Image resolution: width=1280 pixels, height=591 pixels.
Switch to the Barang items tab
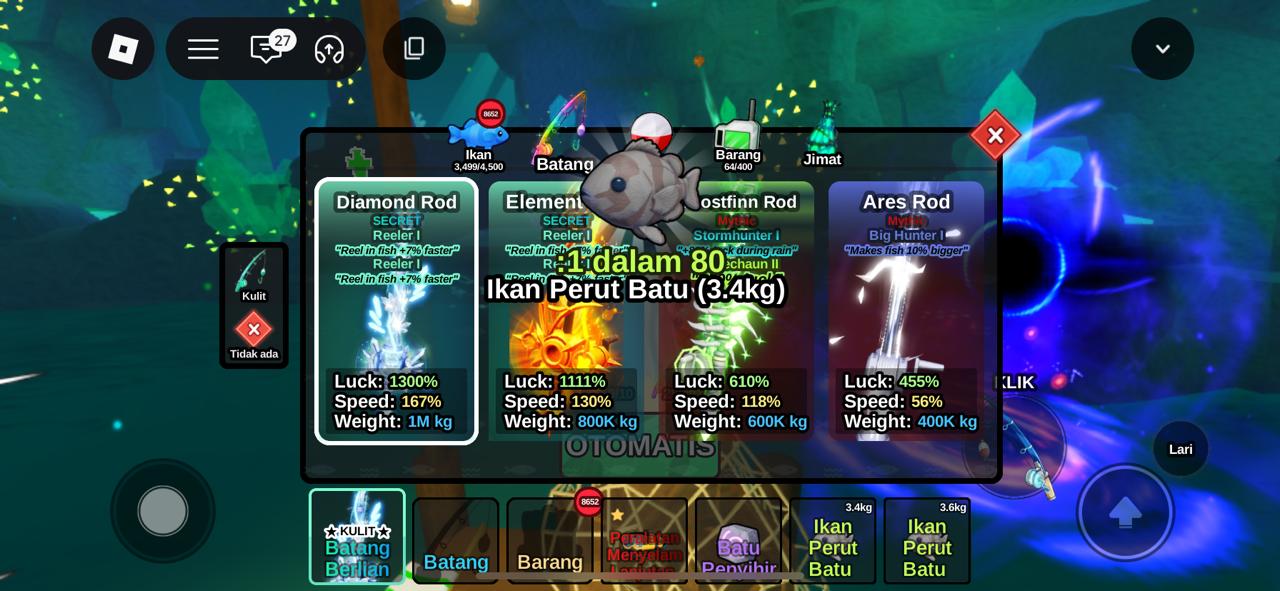[738, 137]
